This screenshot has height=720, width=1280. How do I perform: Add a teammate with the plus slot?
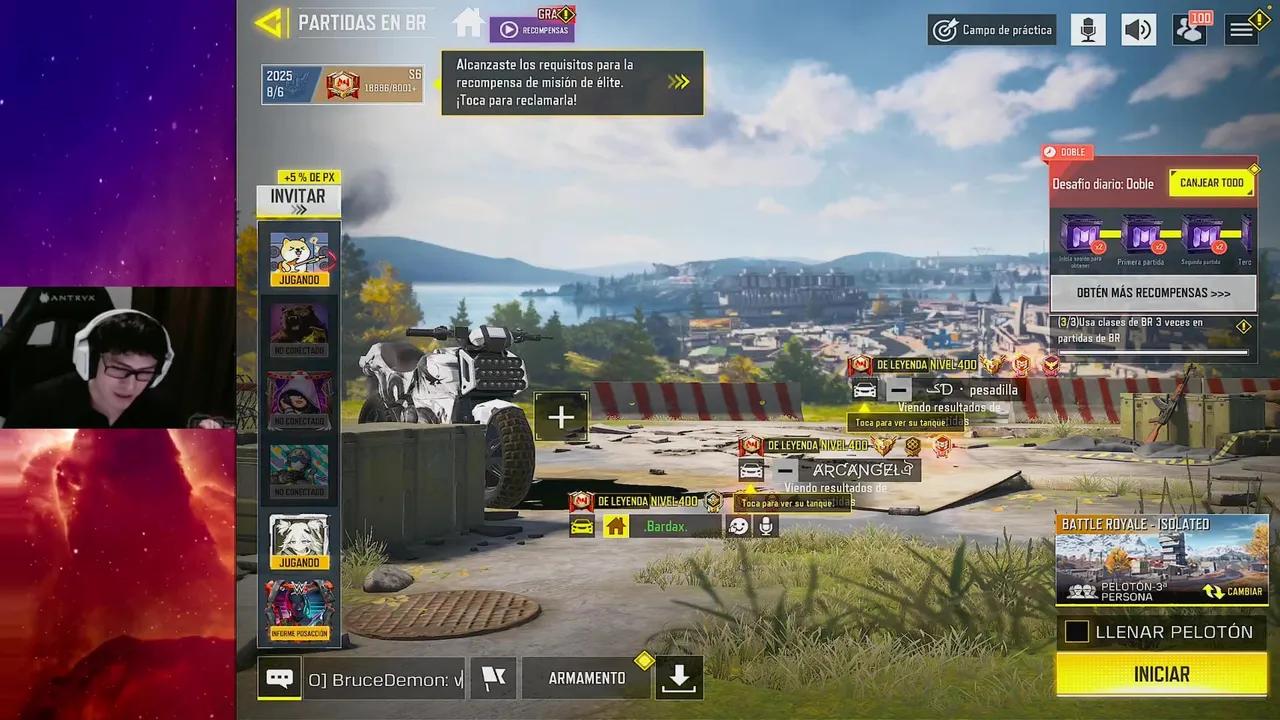pos(561,417)
